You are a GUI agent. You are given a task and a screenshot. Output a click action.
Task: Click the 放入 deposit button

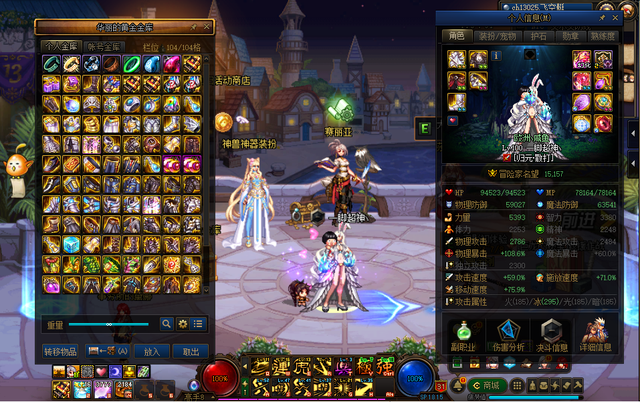click(152, 351)
